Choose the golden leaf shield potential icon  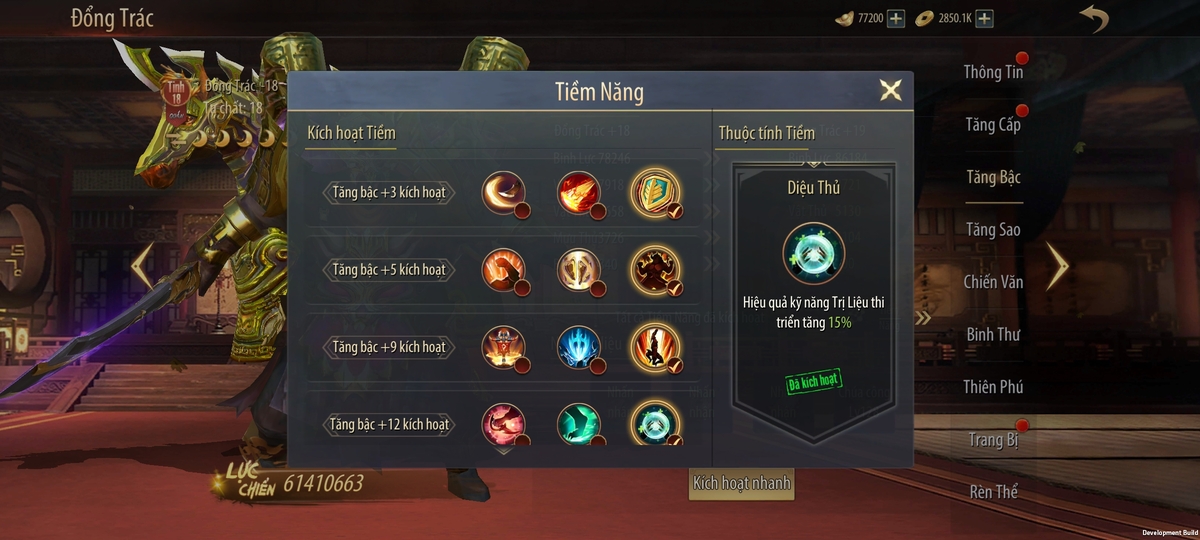(x=655, y=192)
